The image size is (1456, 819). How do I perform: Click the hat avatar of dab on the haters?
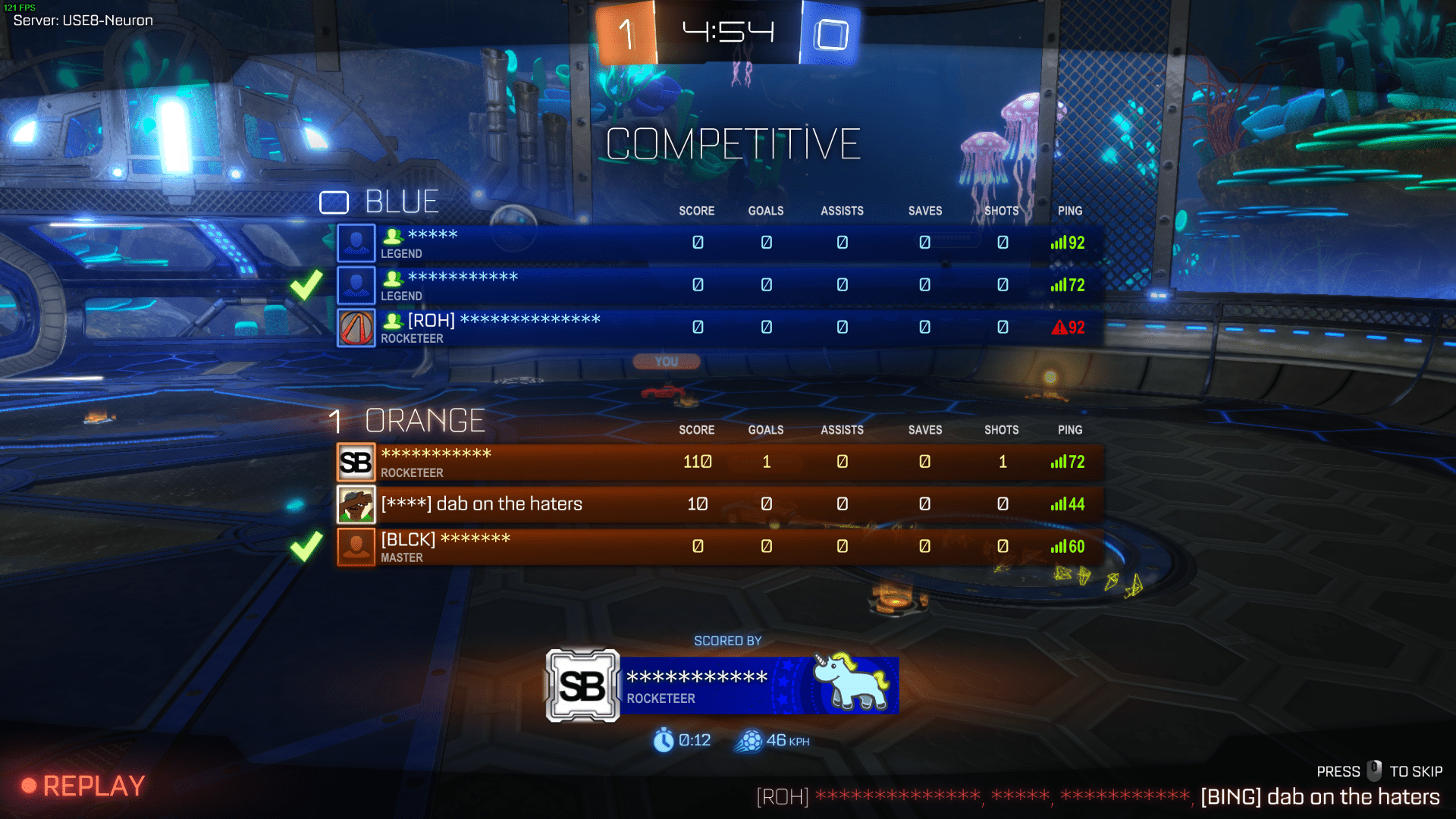point(356,504)
